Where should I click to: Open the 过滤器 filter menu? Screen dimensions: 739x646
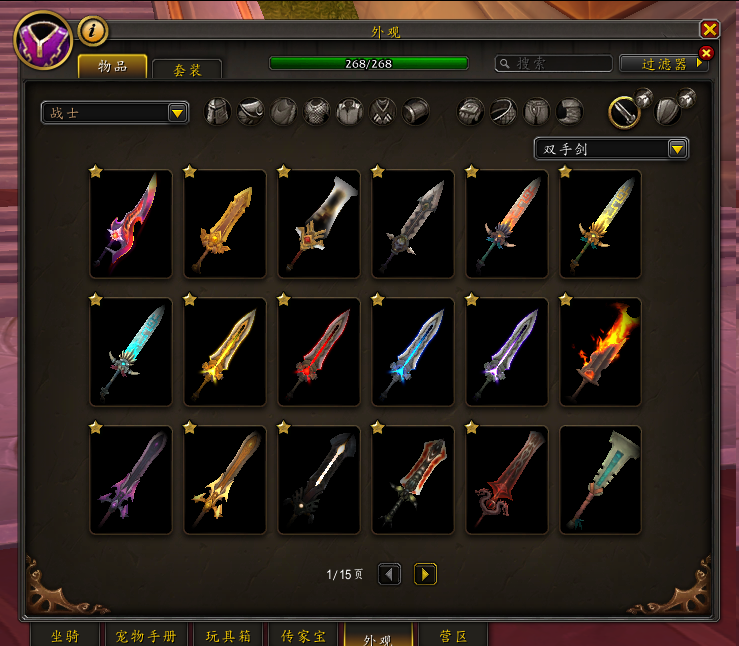click(x=664, y=63)
